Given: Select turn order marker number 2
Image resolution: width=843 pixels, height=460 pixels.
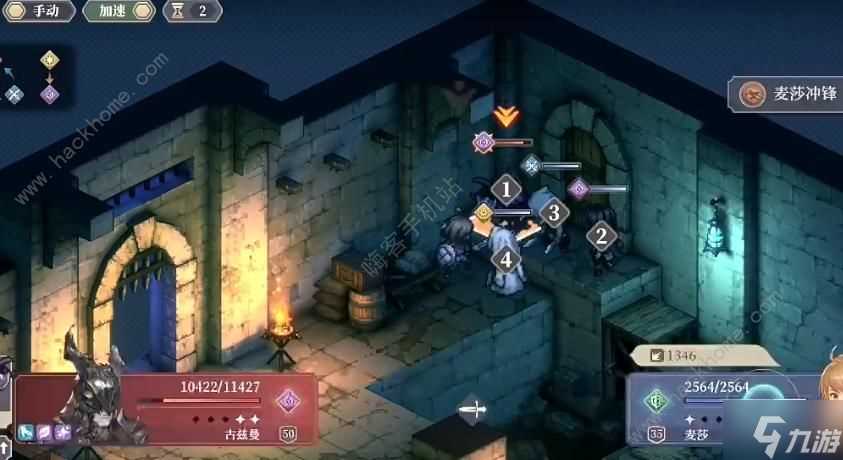Looking at the screenshot, I should tap(601, 237).
